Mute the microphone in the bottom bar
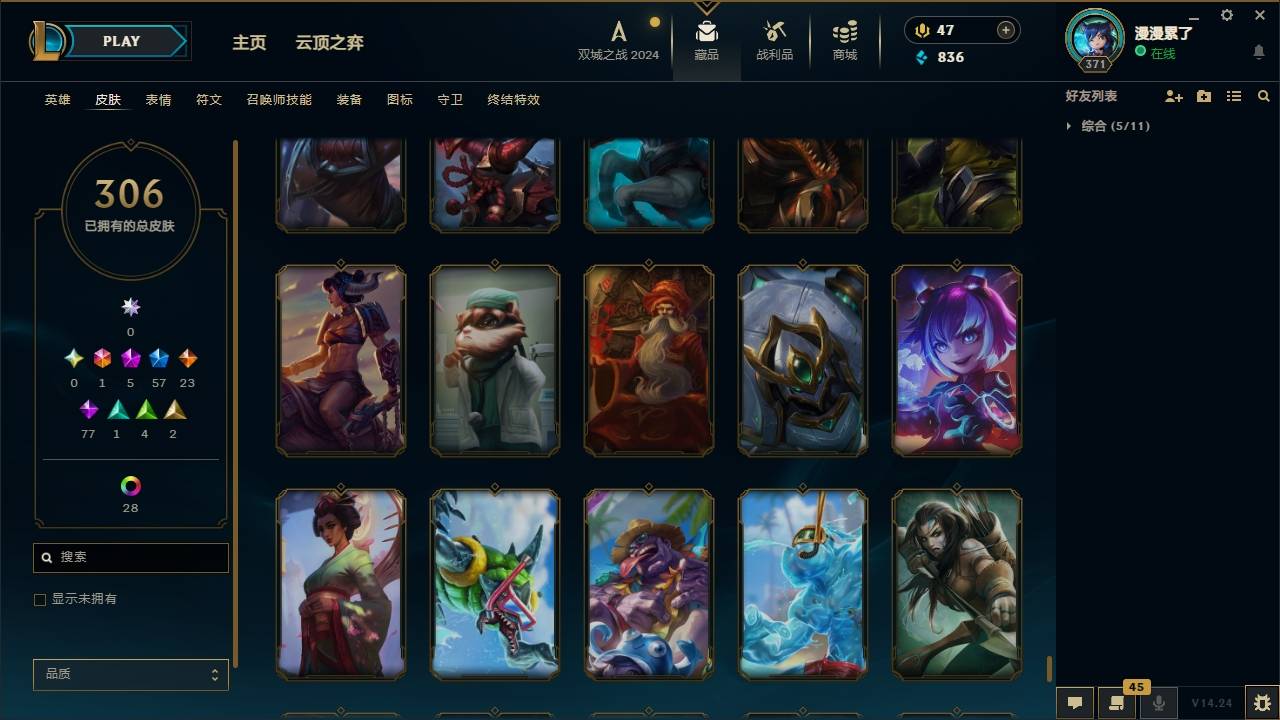The height and width of the screenshot is (720, 1280). [1158, 703]
